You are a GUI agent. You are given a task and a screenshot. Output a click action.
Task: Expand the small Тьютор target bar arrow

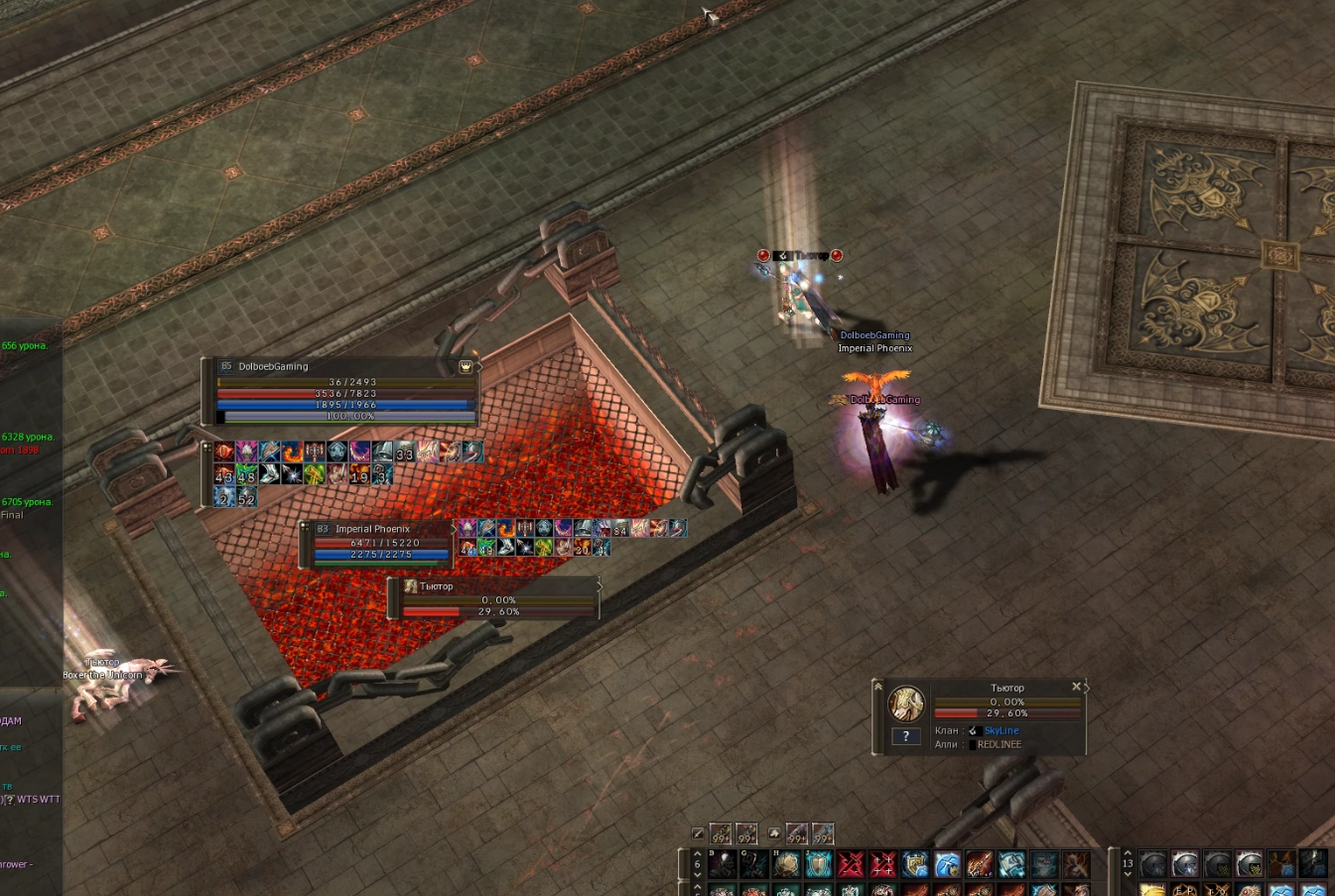pyautogui.click(x=600, y=586)
